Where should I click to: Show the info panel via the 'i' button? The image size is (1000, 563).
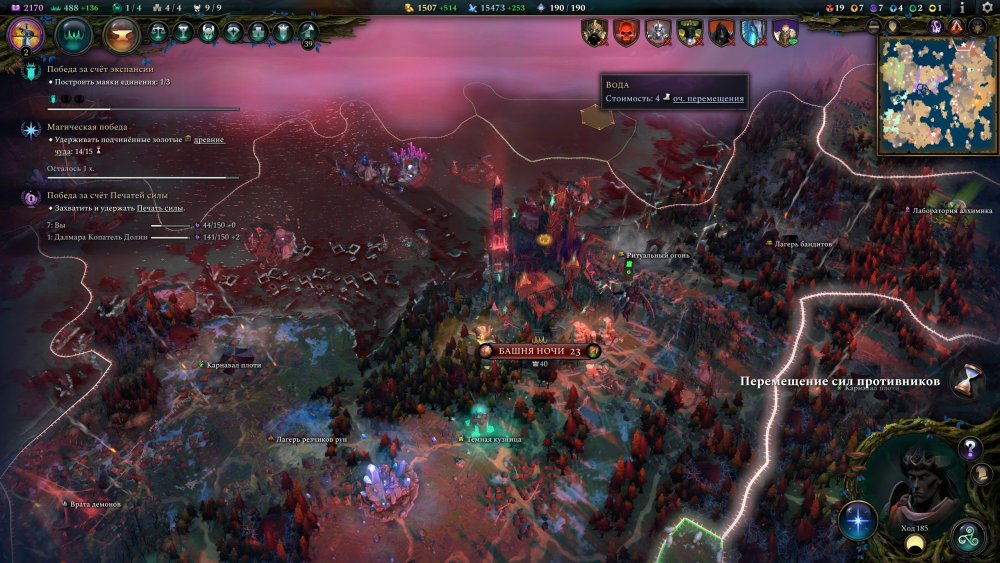pyautogui.click(x=962, y=7)
